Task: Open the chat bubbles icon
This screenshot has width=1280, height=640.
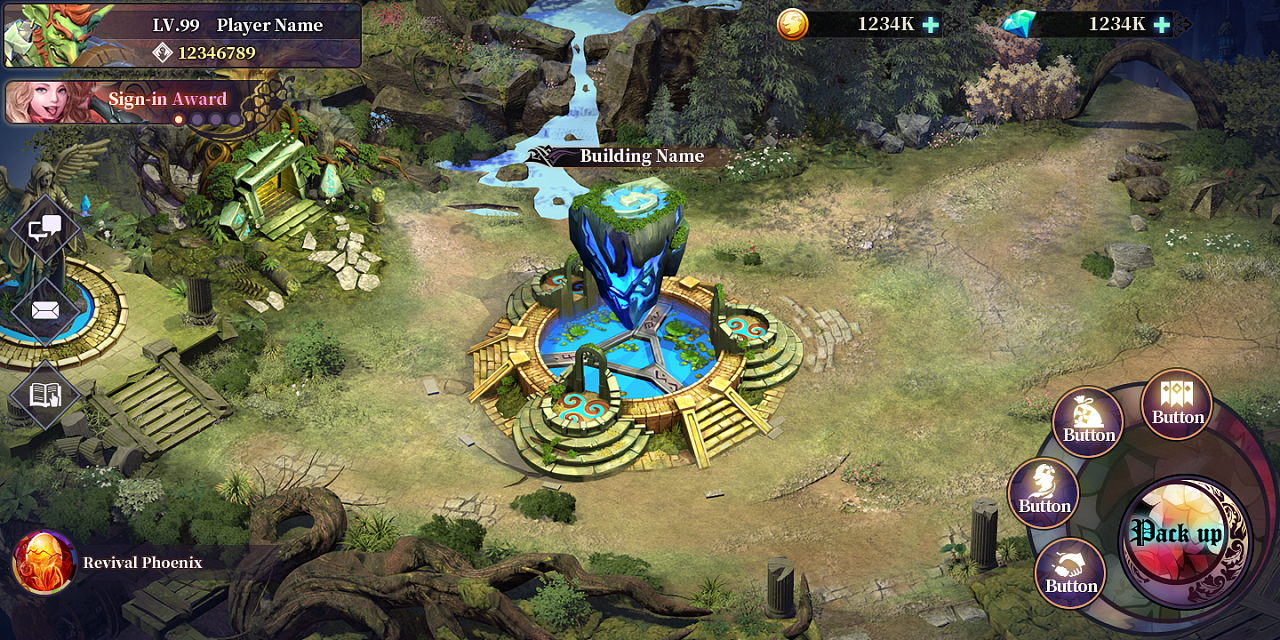Action: click(45, 229)
